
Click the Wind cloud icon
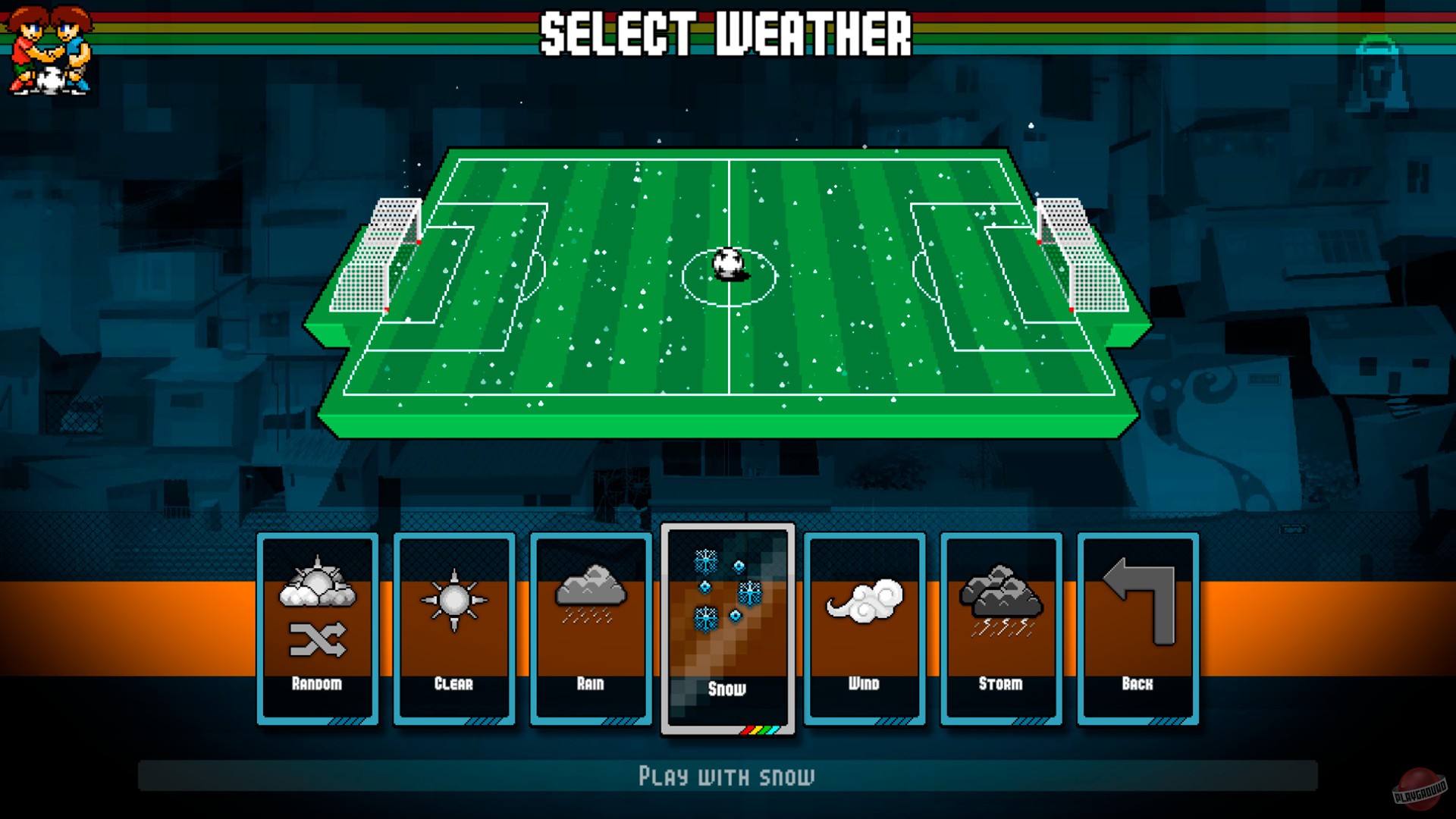(x=864, y=599)
